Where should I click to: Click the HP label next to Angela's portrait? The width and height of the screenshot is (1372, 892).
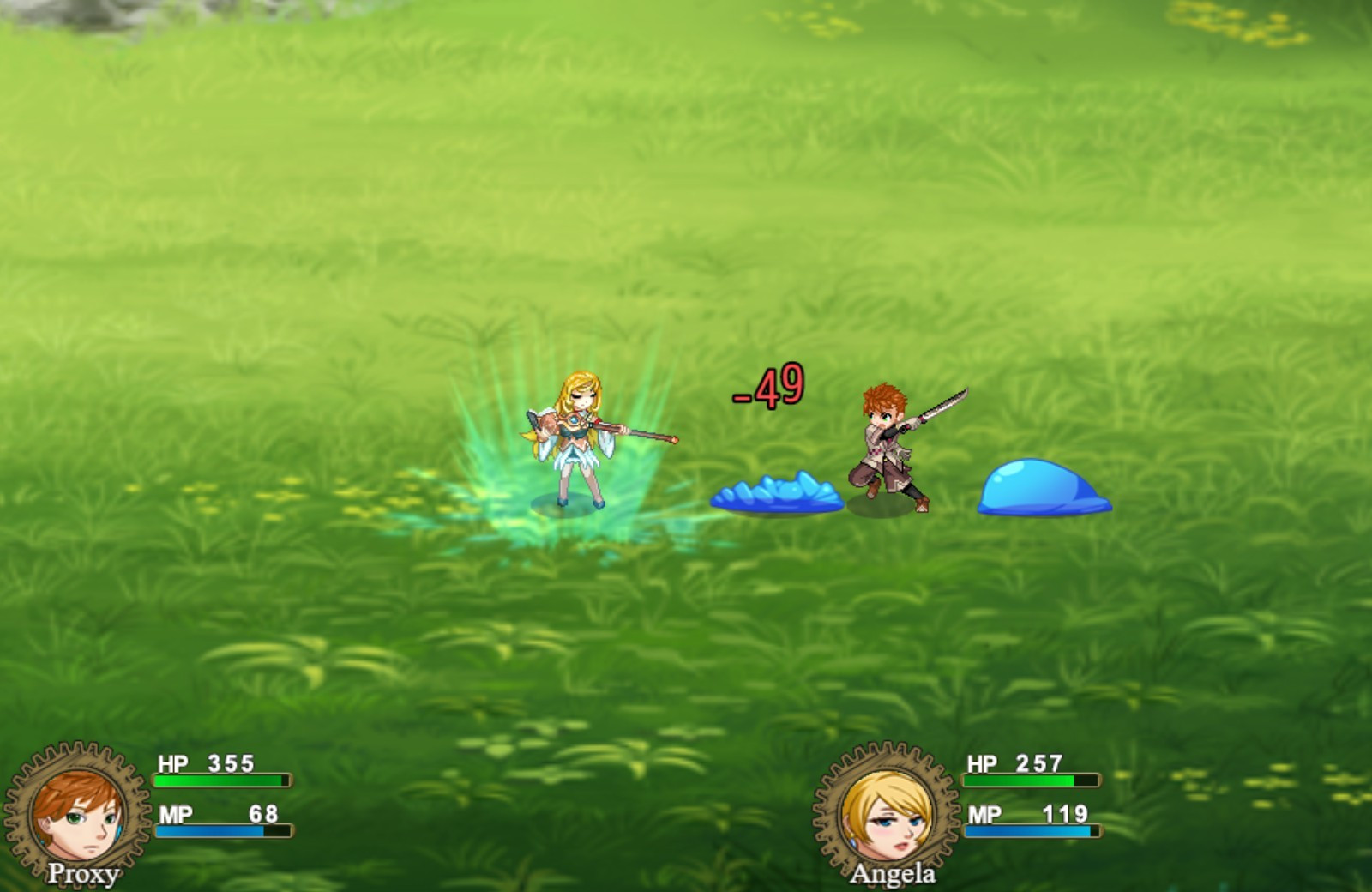(x=982, y=762)
